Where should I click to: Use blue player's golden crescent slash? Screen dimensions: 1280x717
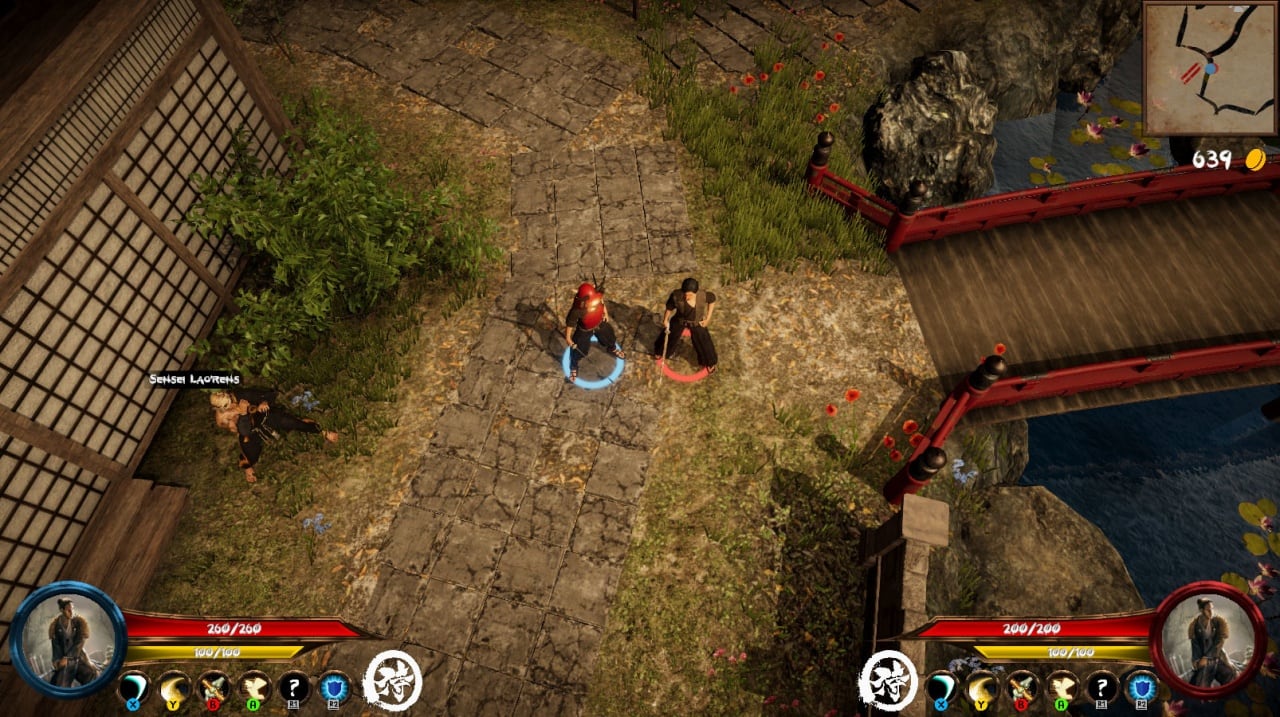coord(174,688)
